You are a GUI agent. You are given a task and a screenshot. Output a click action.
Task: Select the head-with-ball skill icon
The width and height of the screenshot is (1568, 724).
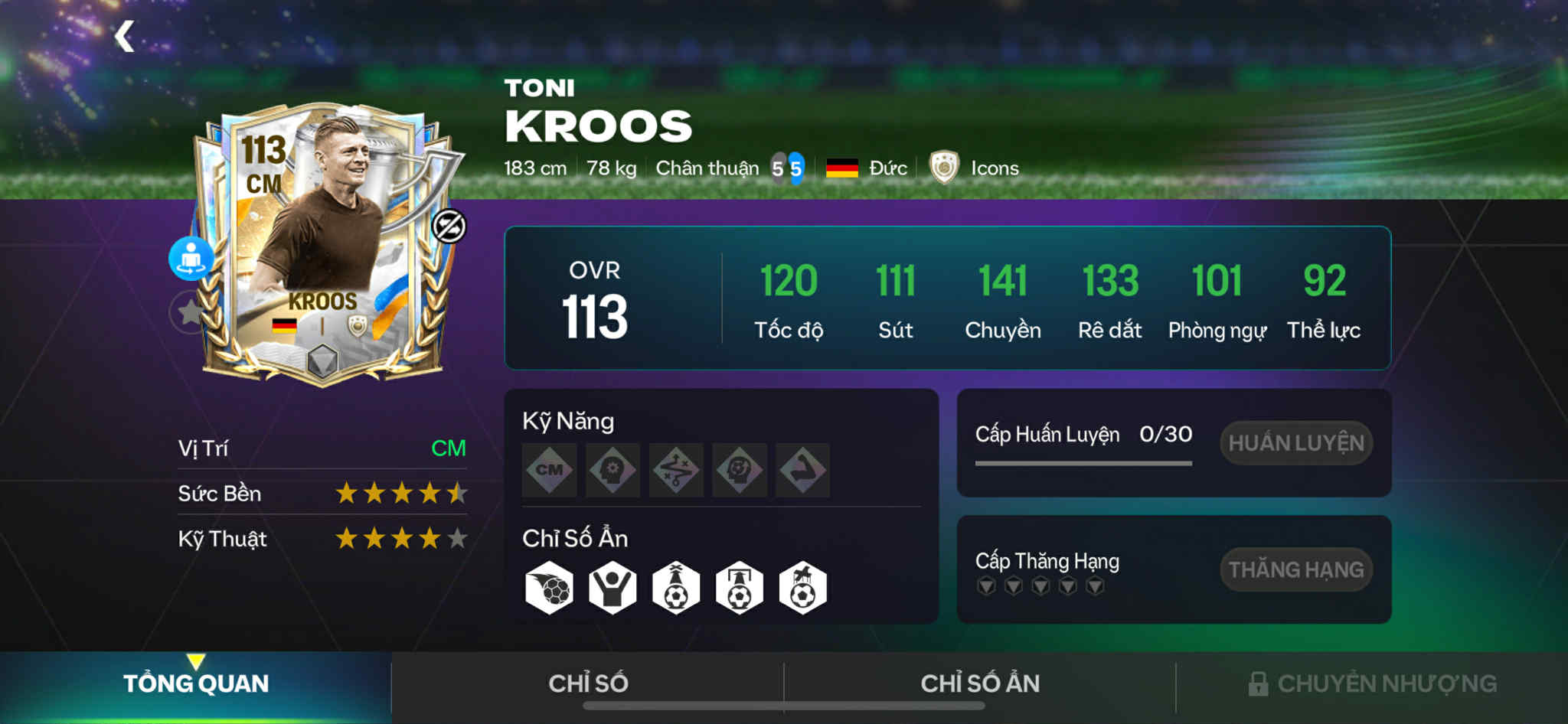coord(740,470)
